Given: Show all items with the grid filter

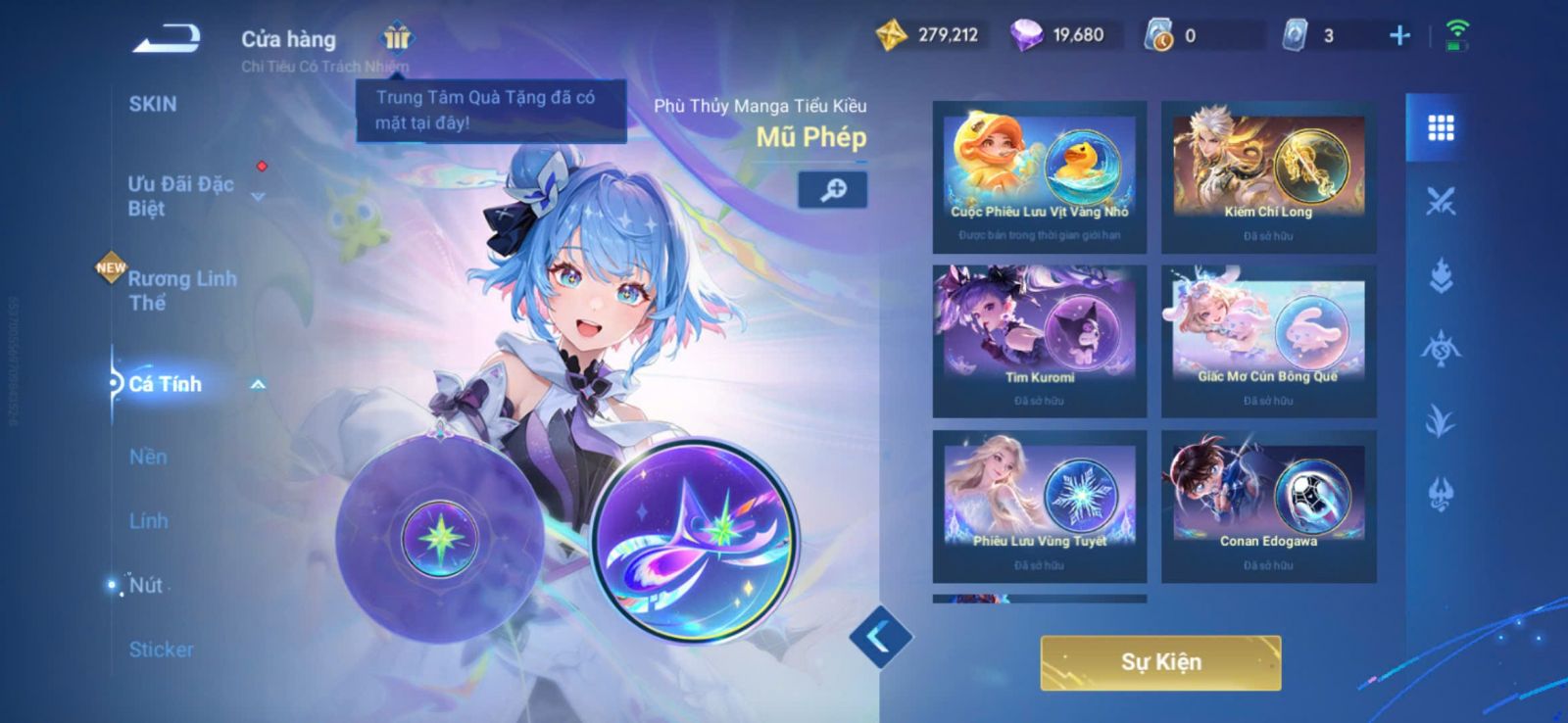Looking at the screenshot, I should (1440, 128).
